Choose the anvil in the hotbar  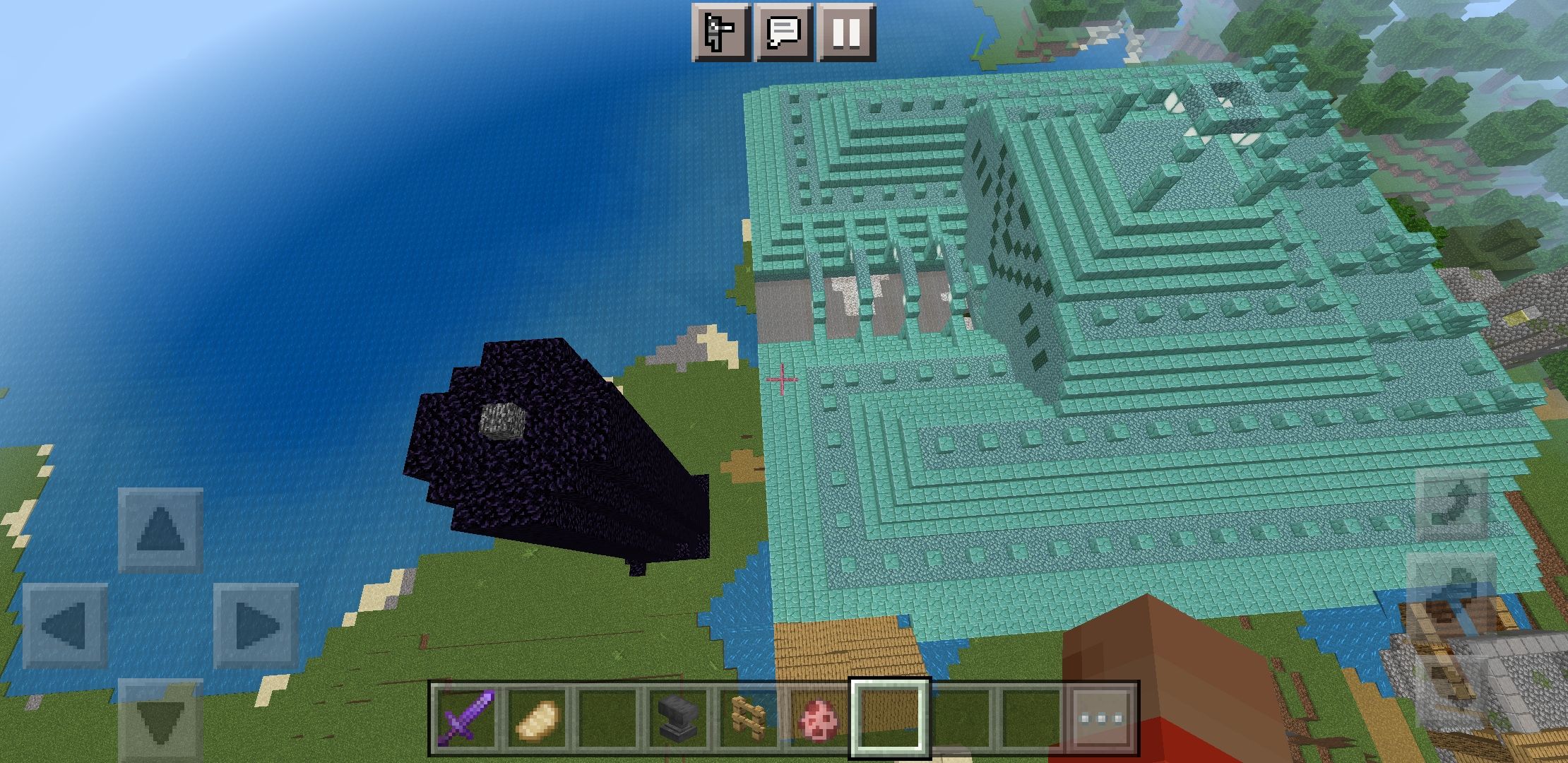678,718
